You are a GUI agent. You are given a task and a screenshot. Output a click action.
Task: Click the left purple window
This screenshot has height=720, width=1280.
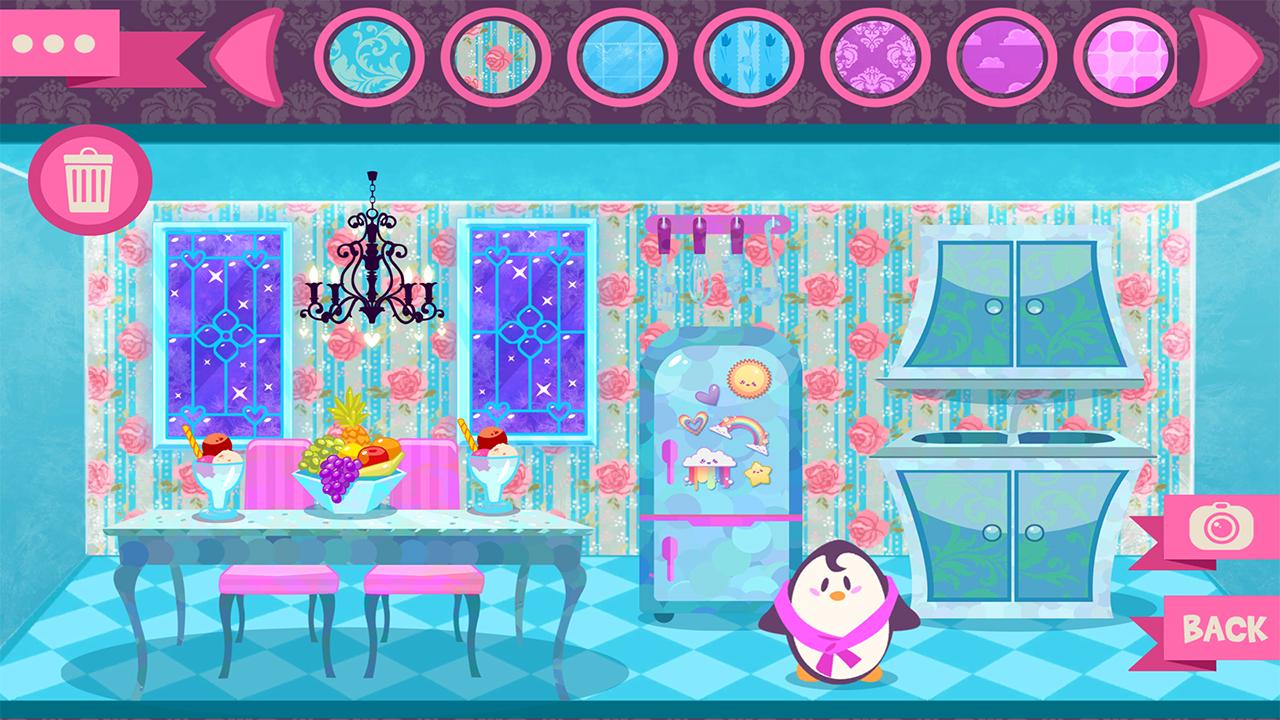[222, 330]
